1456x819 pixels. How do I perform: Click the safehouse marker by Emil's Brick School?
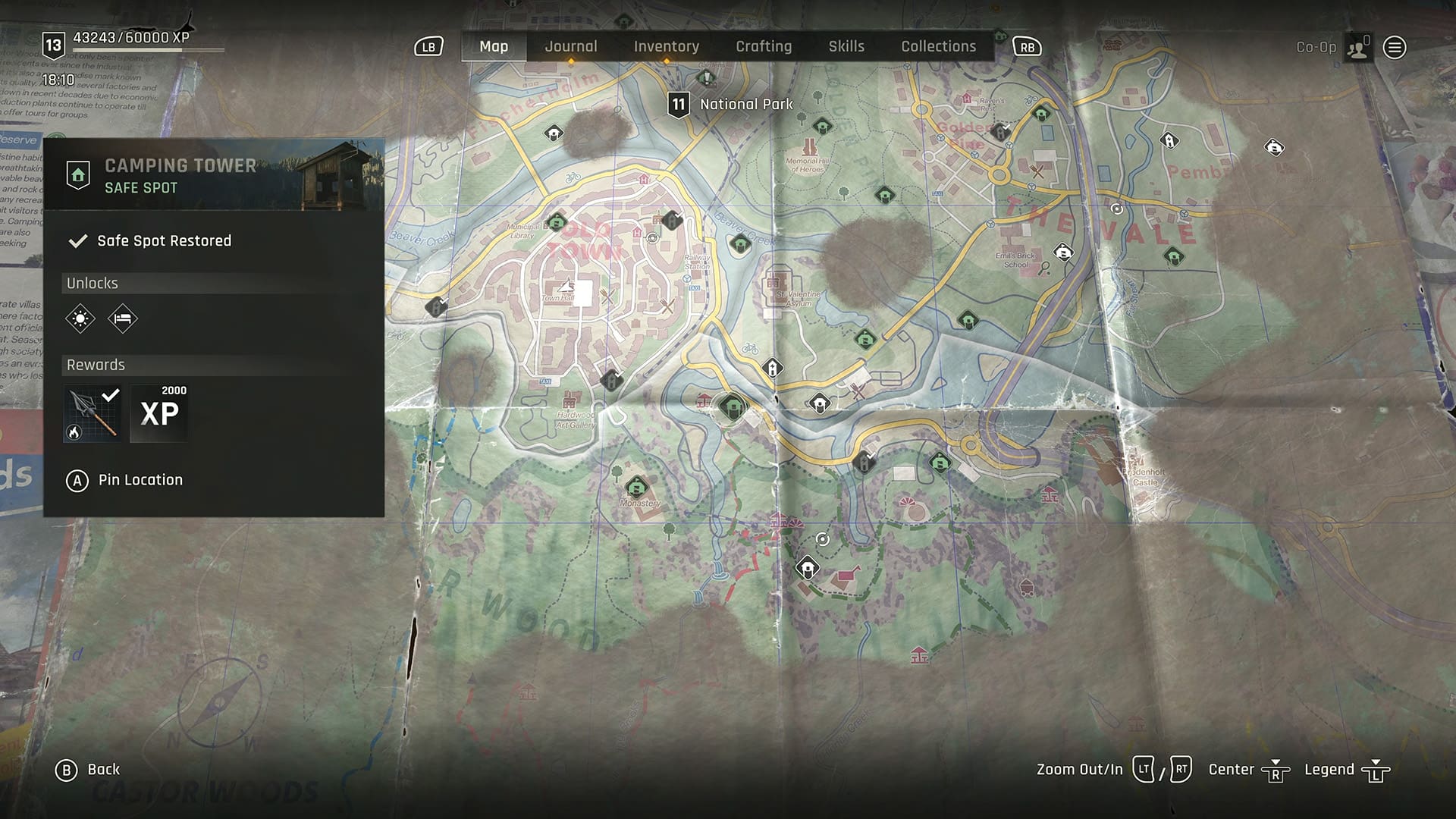point(1062,252)
